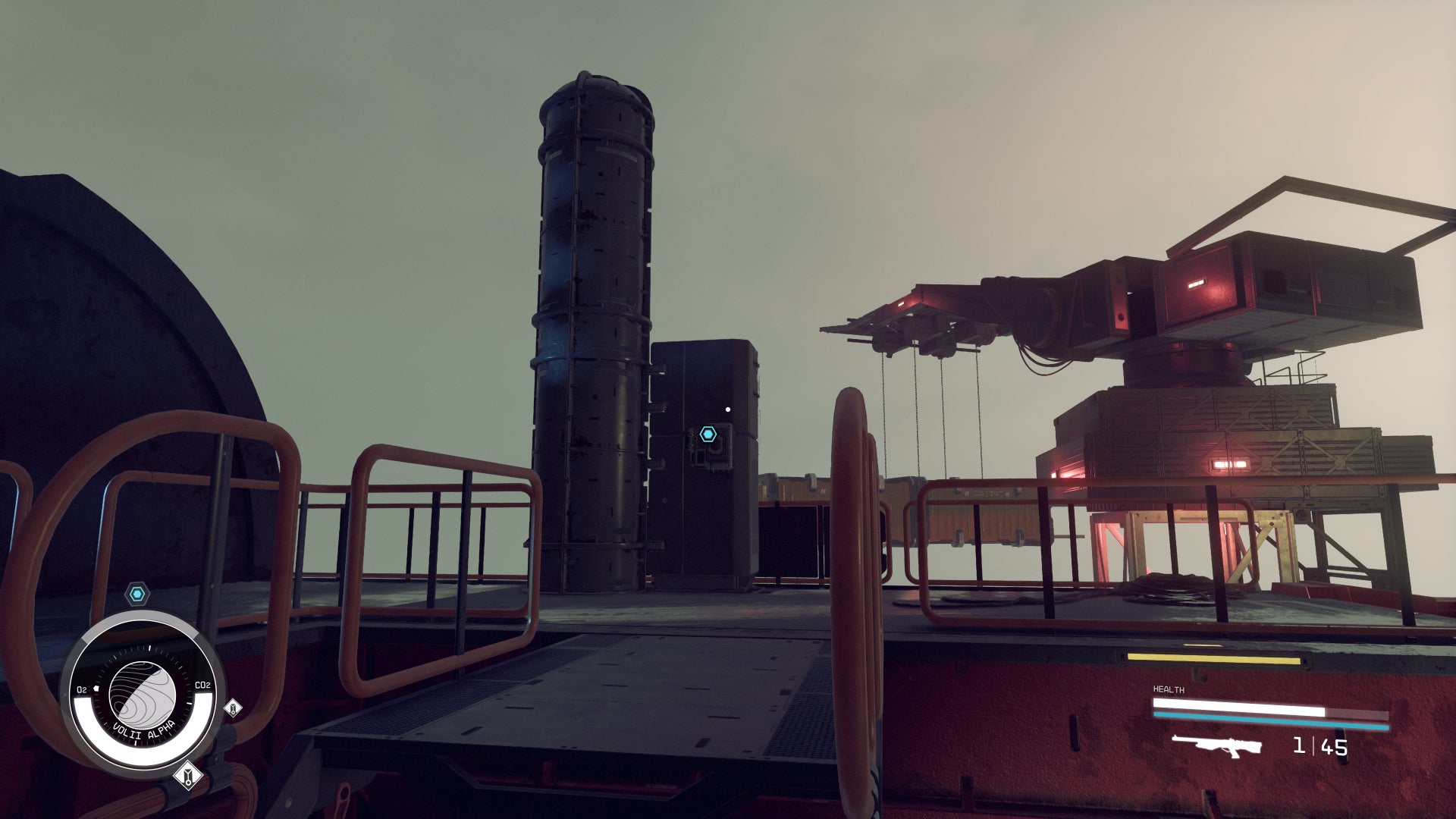
Task: Click the diamond quest marker below the compass
Action: click(x=189, y=775)
